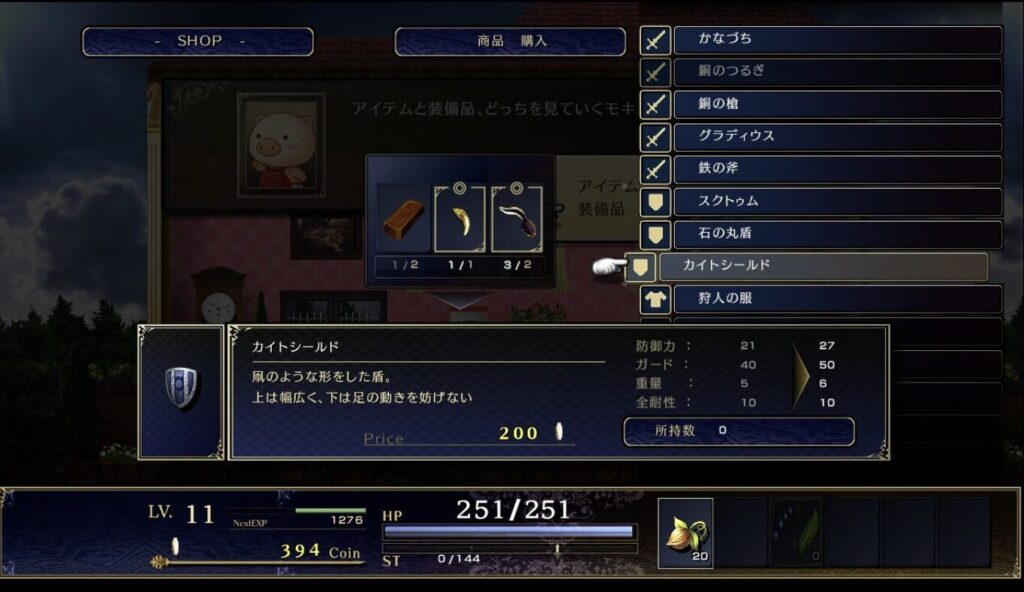Click the 商品 購入 header button

(510, 42)
